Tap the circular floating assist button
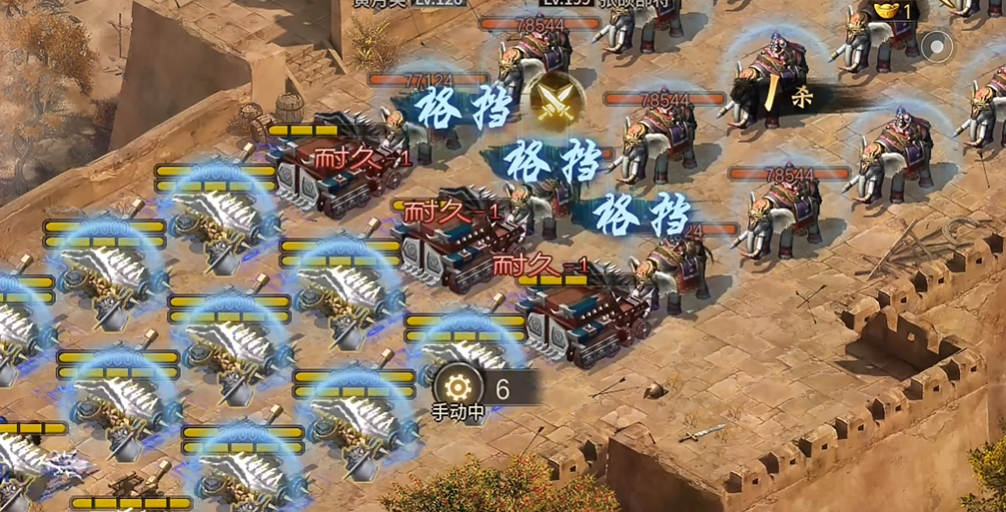 937,45
